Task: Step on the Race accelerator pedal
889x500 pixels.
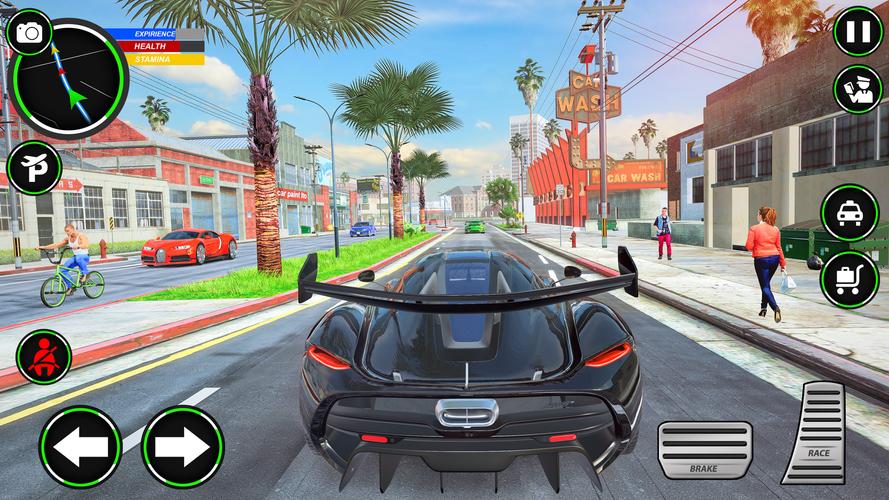Action: coord(815,433)
